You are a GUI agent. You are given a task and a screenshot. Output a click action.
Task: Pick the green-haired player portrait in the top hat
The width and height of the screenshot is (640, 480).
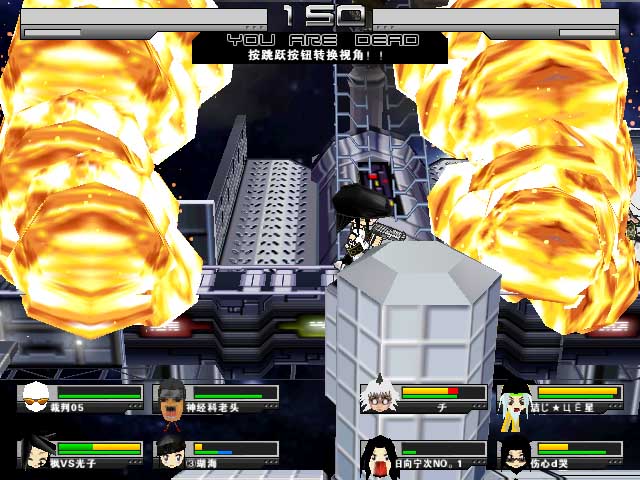(x=513, y=397)
